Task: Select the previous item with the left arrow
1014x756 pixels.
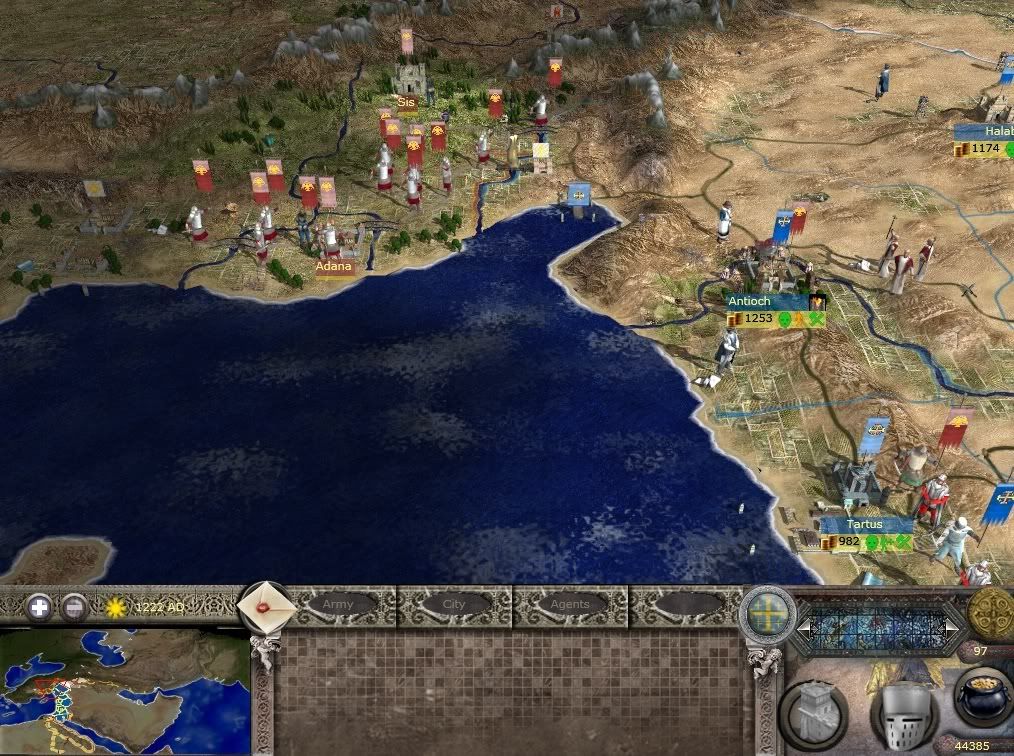Action: (804, 628)
